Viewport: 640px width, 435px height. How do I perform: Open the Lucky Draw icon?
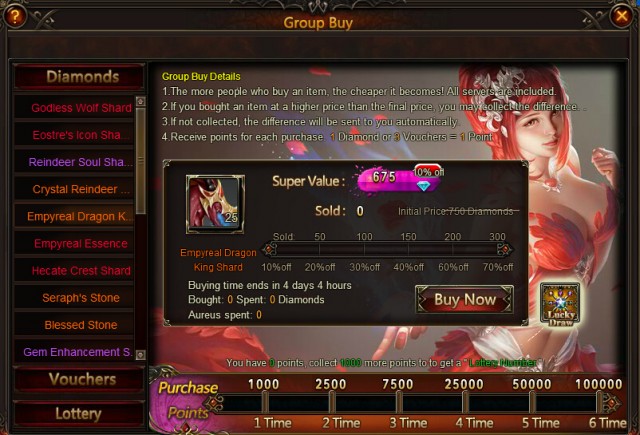pos(560,304)
